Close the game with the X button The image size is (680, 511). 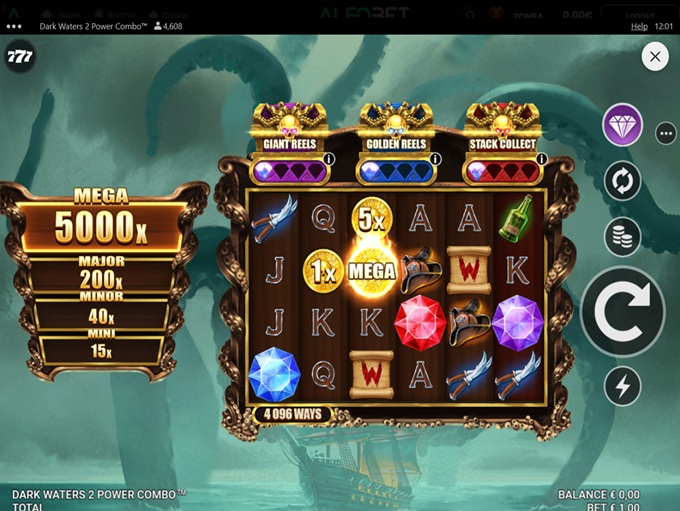tap(655, 57)
